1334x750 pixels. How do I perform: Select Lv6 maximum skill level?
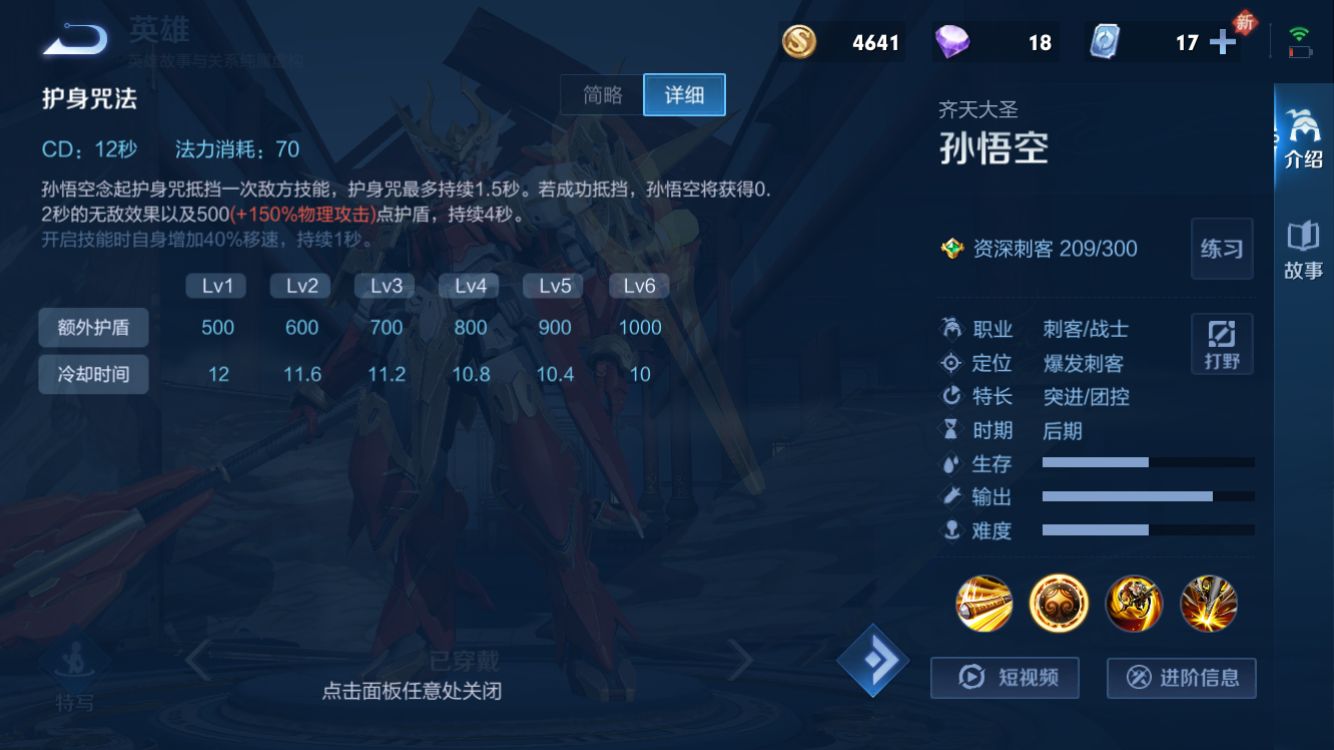pos(637,286)
